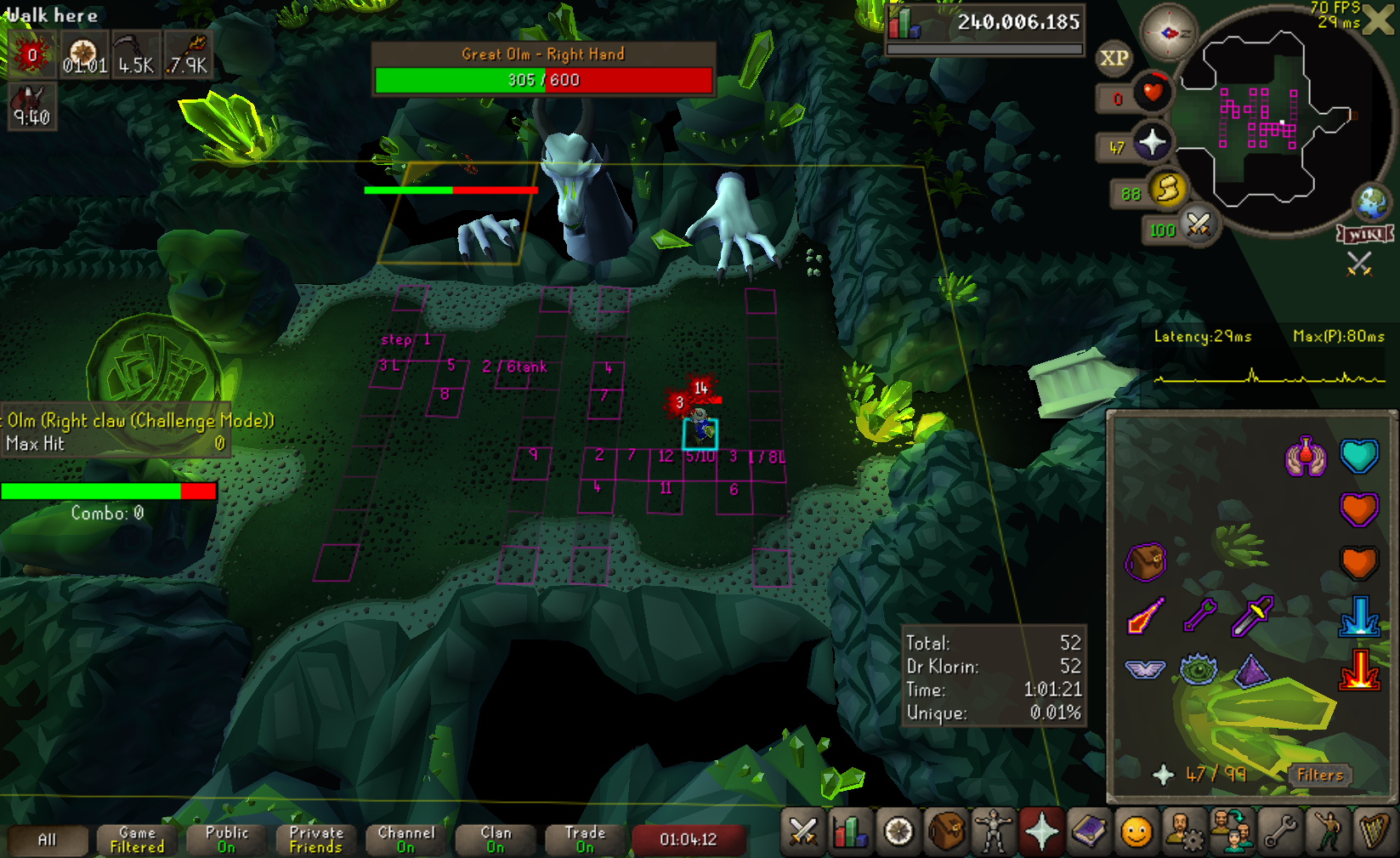This screenshot has height=858, width=1400.
Task: Open the Music Player harp tab
Action: [1374, 832]
